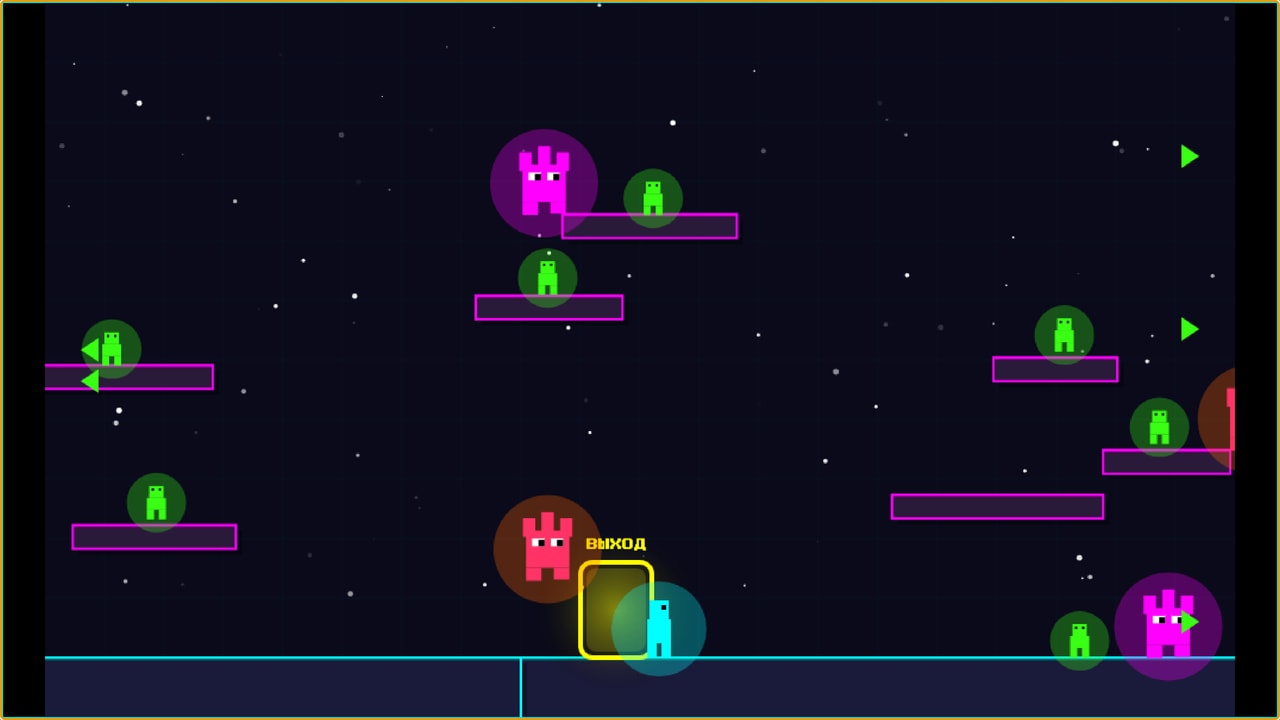The width and height of the screenshot is (1280, 720).
Task: Click the green robot on the right-side platform
Action: (x=1063, y=333)
